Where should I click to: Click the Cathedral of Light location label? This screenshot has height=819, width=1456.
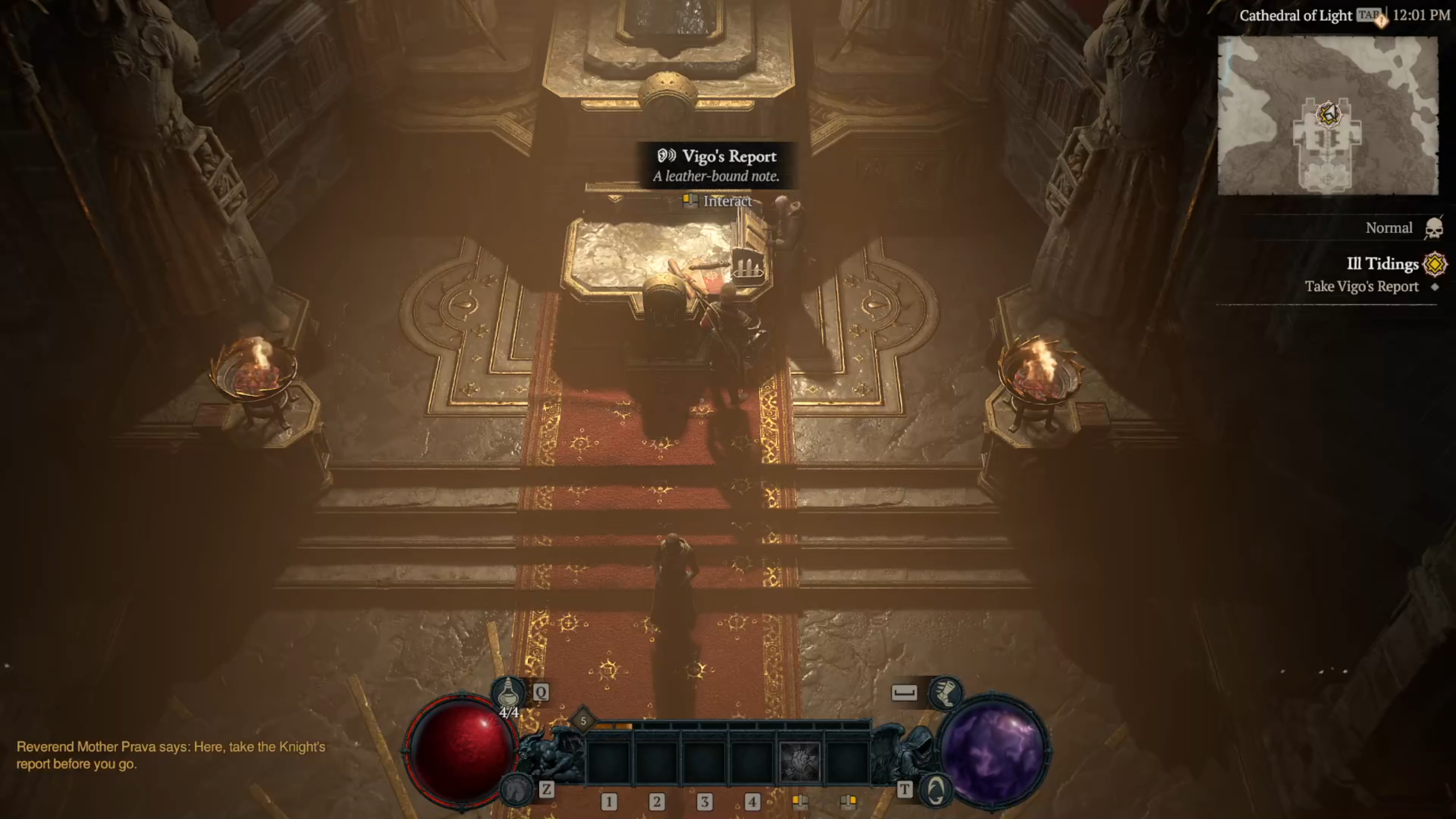[x=1295, y=16]
